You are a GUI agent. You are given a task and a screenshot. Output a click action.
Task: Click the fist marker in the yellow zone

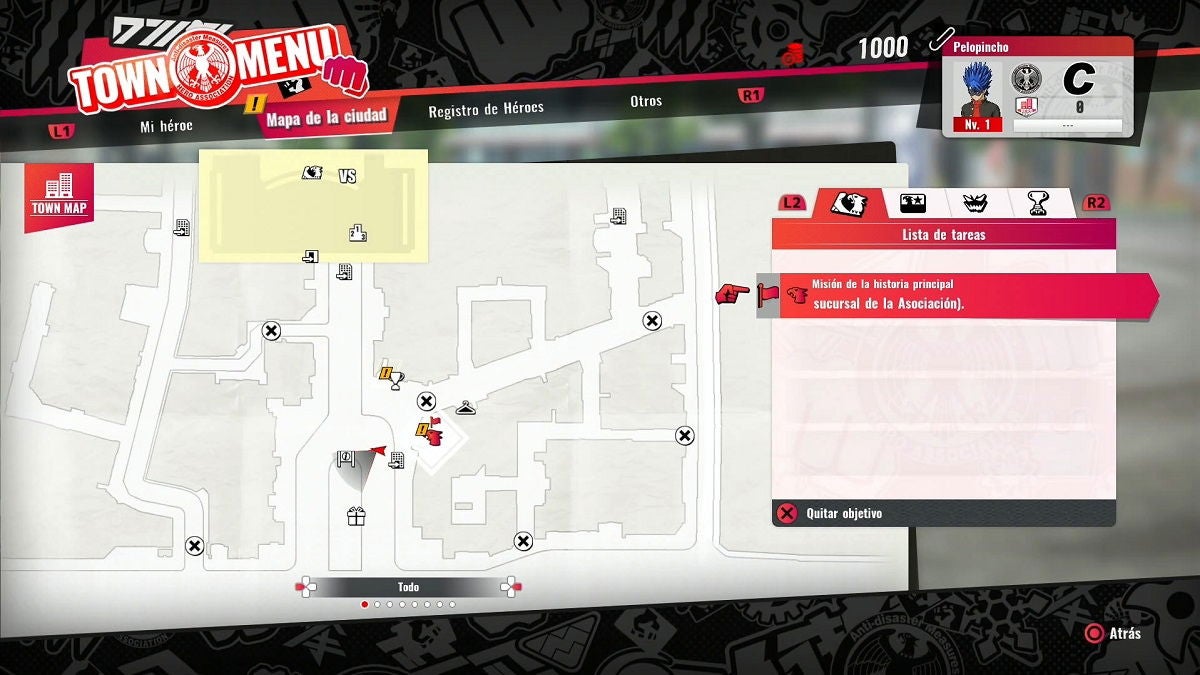[x=313, y=173]
